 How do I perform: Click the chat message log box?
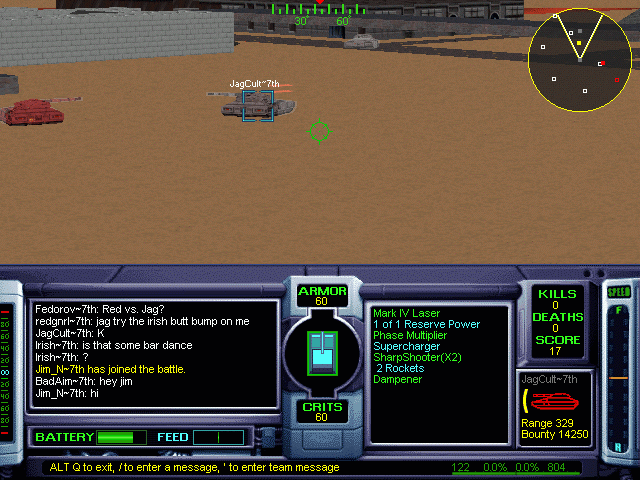154,353
